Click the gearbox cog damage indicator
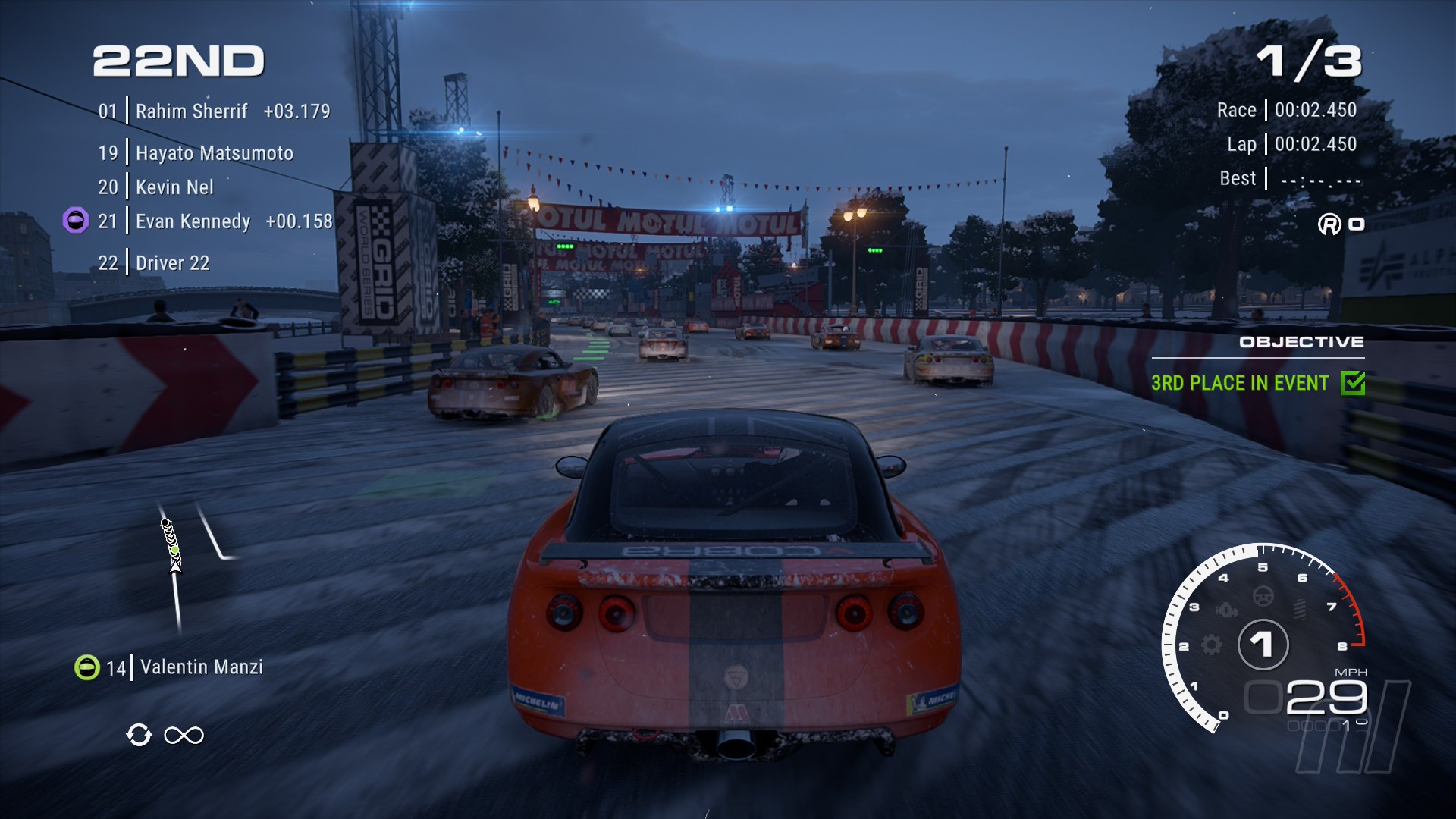The height and width of the screenshot is (819, 1456). [x=1212, y=645]
